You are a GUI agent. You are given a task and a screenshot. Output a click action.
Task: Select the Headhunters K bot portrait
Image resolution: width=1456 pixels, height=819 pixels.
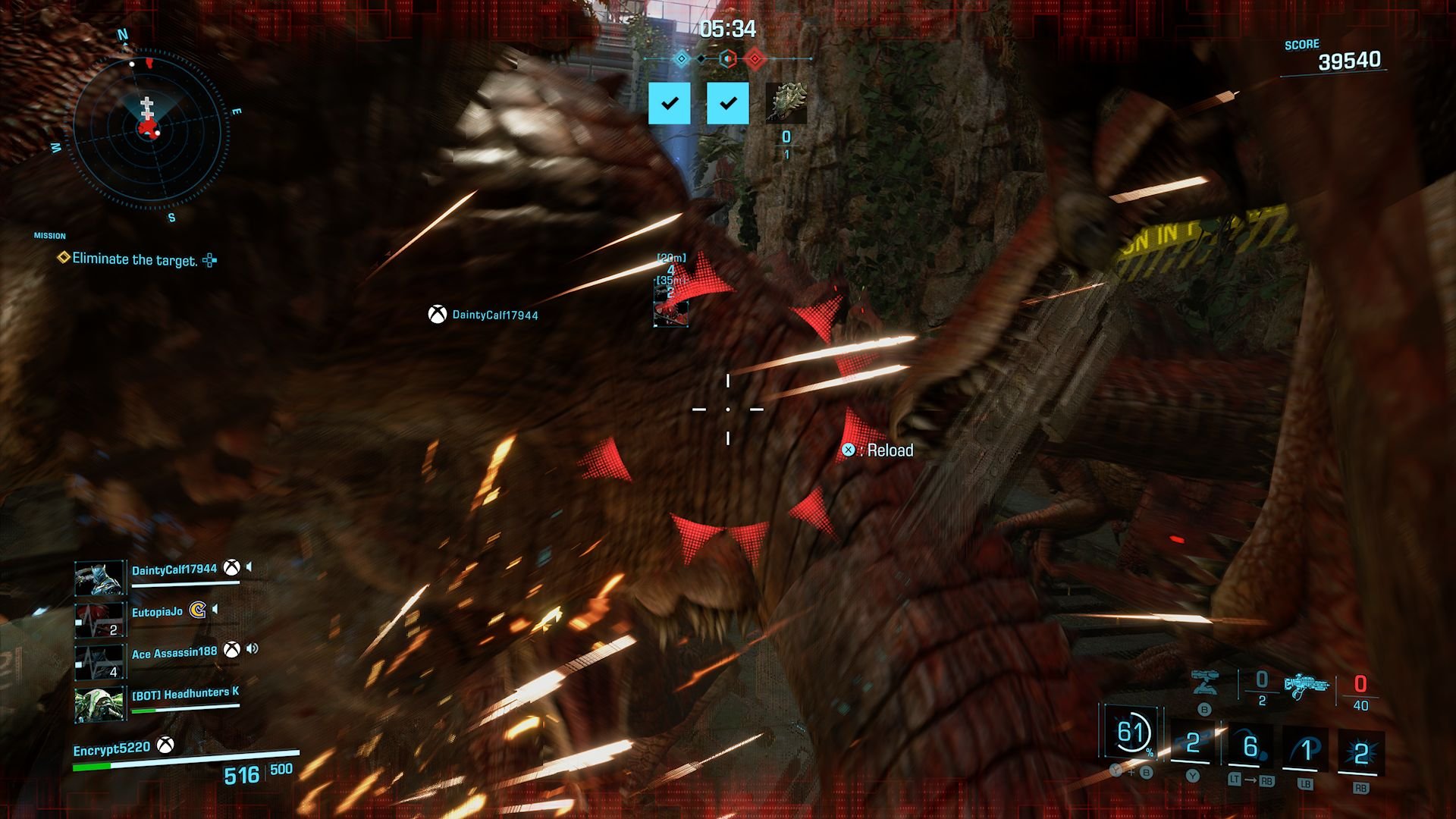[100, 704]
